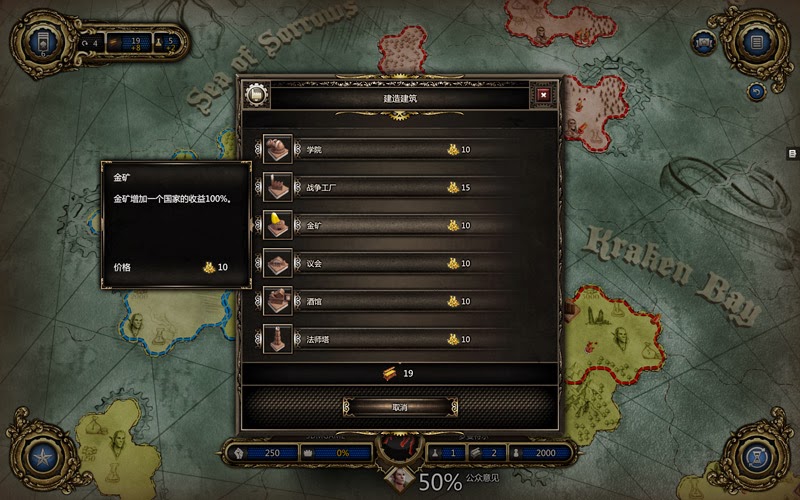
Task: Open the cards button with number 6
Action: click(x=42, y=43)
